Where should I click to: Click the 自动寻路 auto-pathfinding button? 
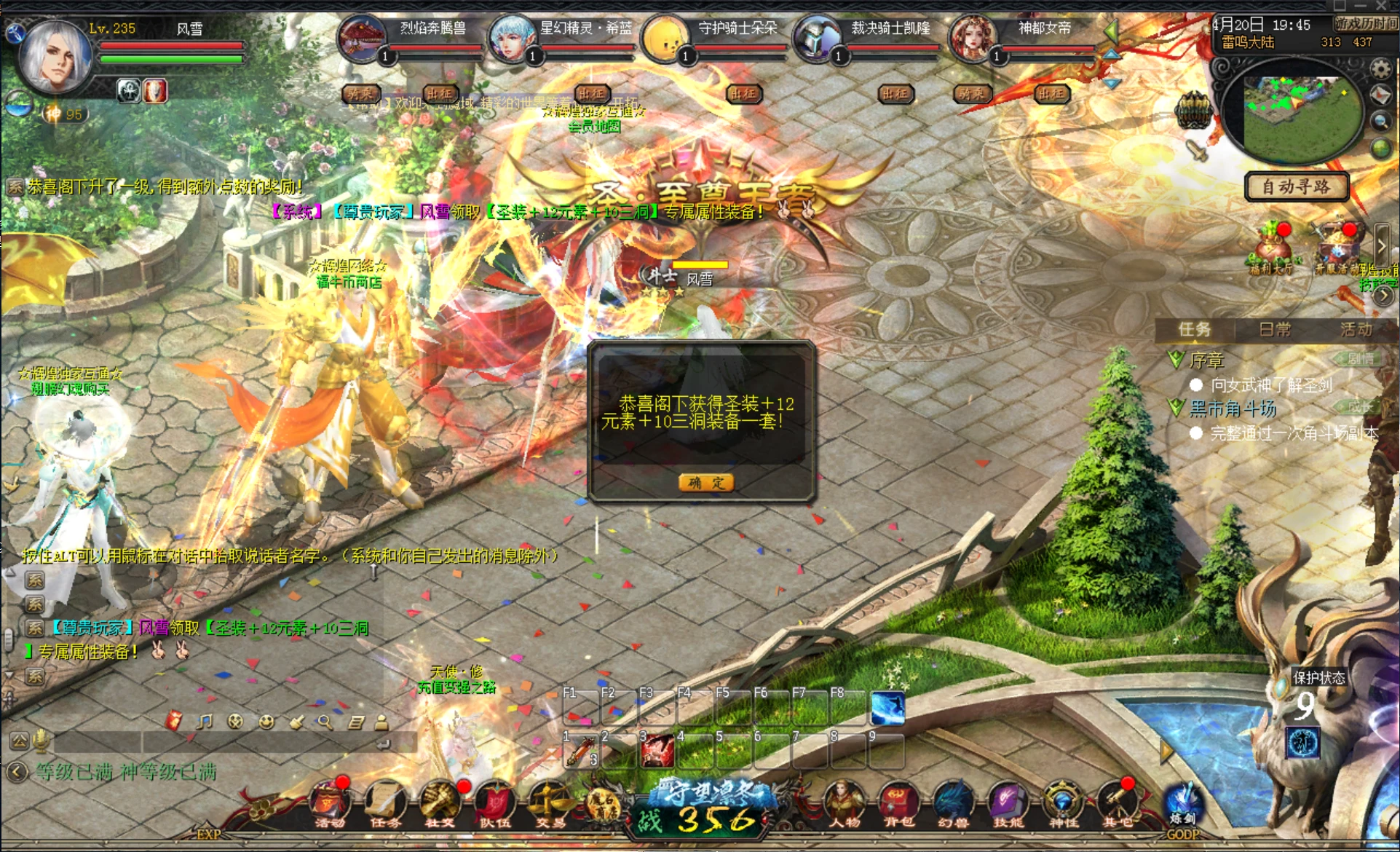tap(1296, 186)
